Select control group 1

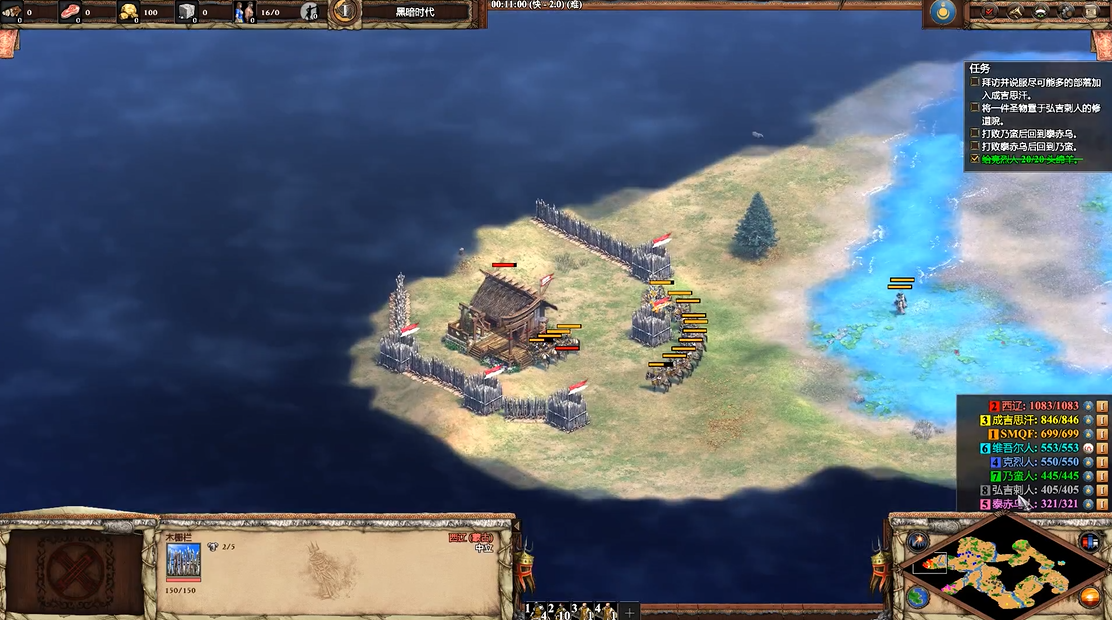point(537,609)
